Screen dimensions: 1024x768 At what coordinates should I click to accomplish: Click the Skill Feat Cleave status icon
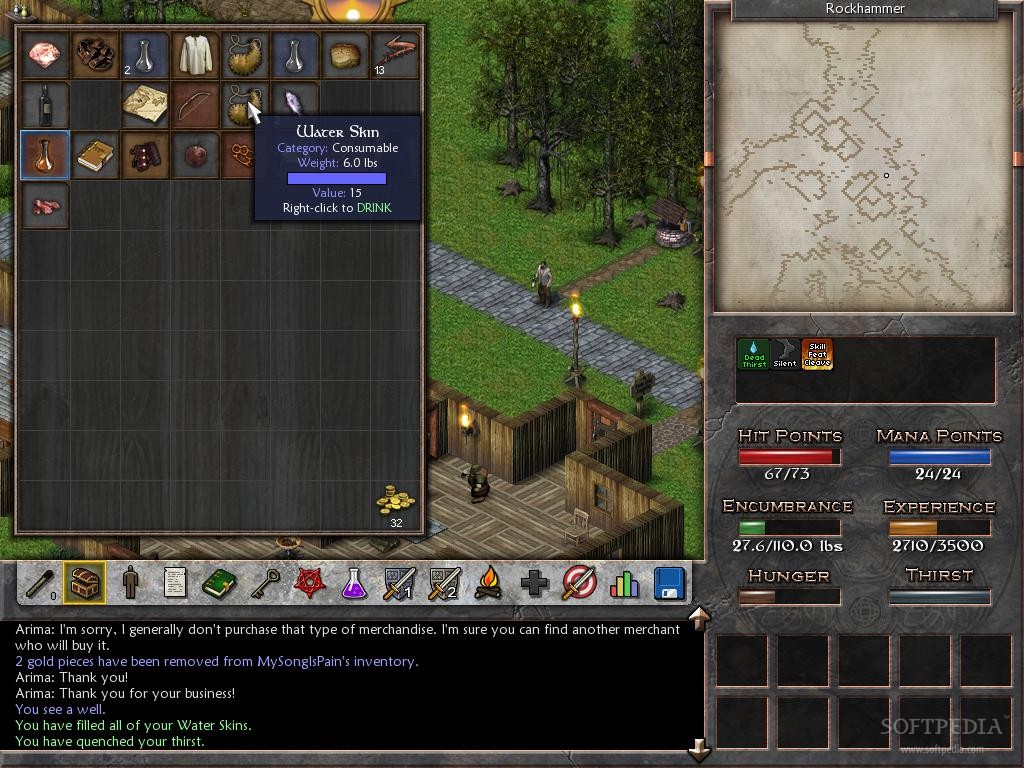817,354
